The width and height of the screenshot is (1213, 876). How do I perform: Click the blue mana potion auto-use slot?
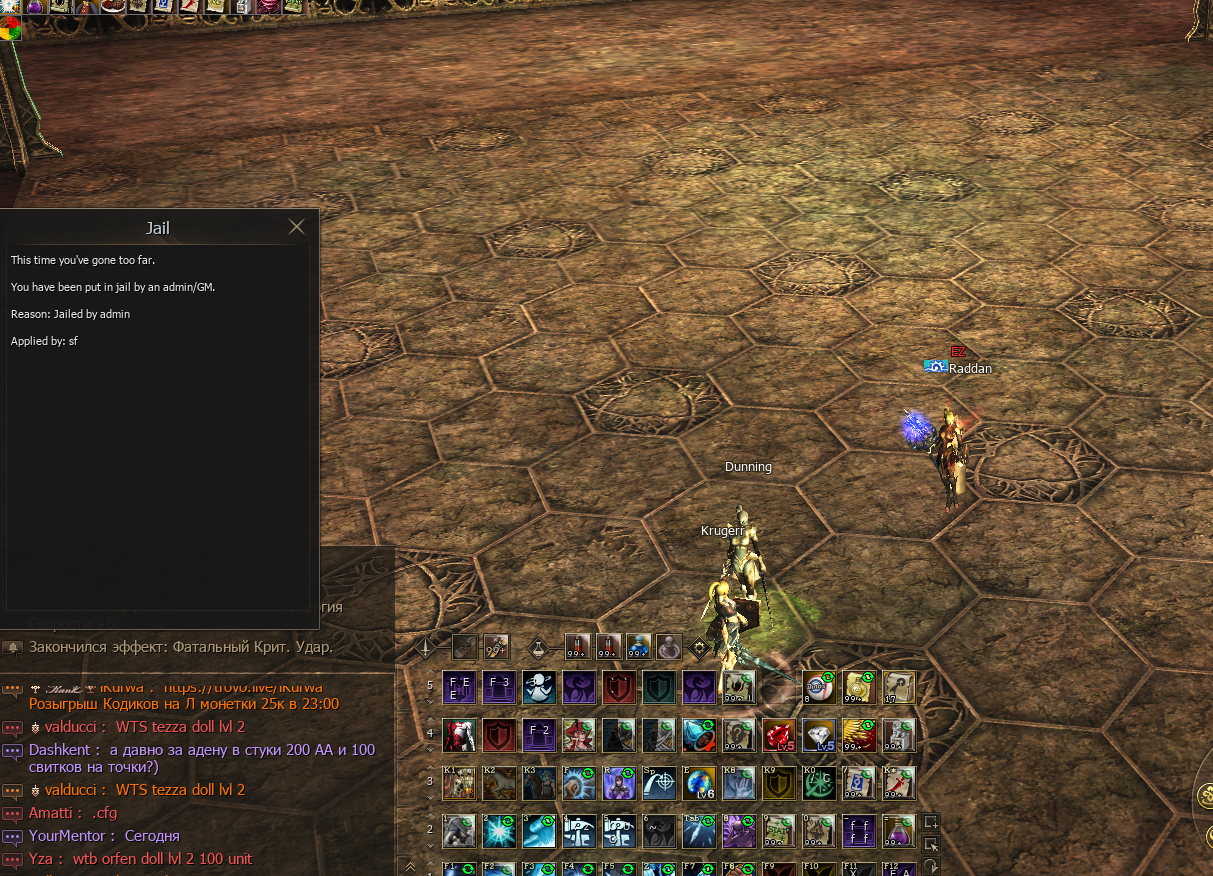[638, 647]
